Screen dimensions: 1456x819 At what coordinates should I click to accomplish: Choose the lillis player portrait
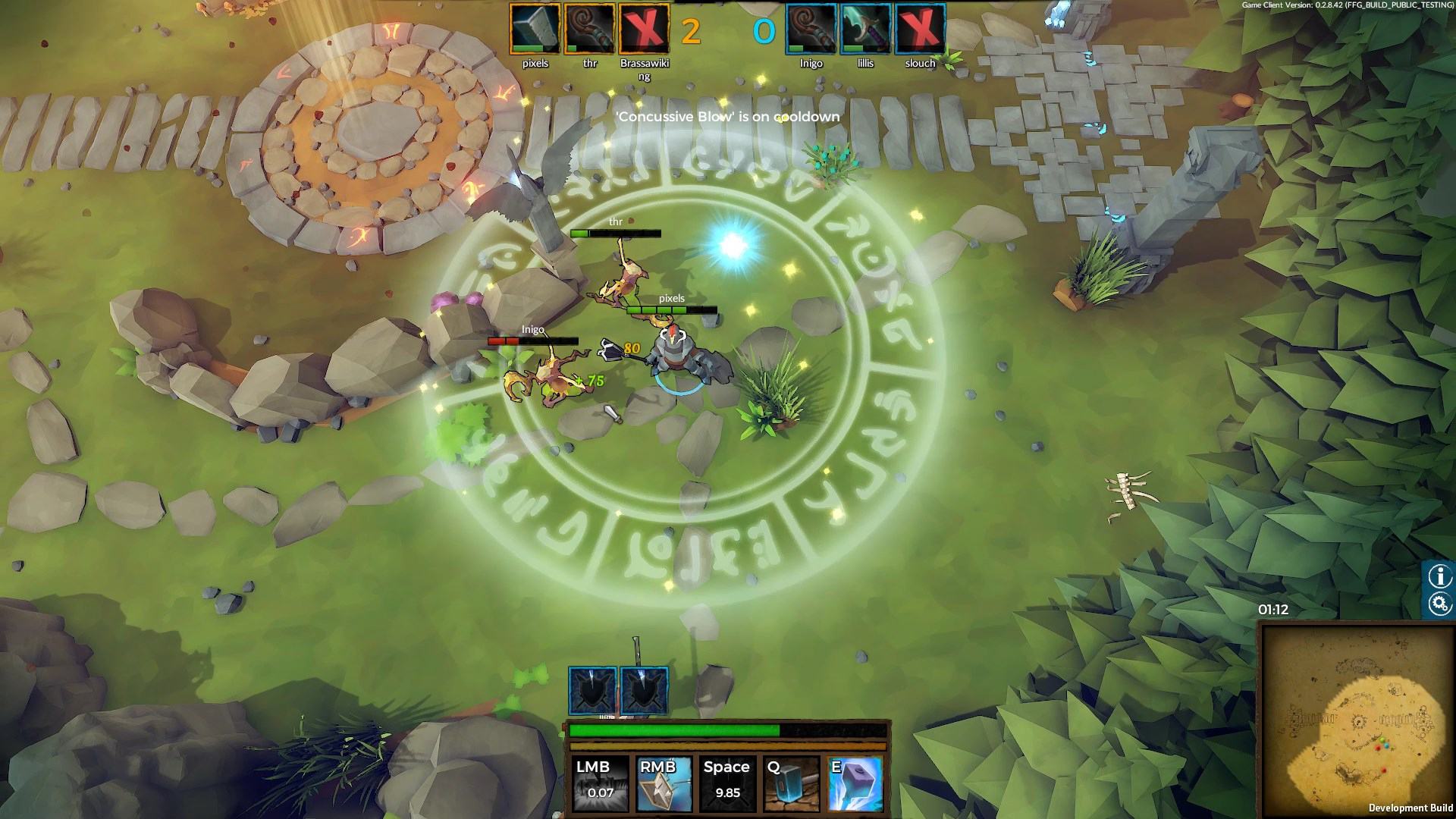tap(865, 29)
